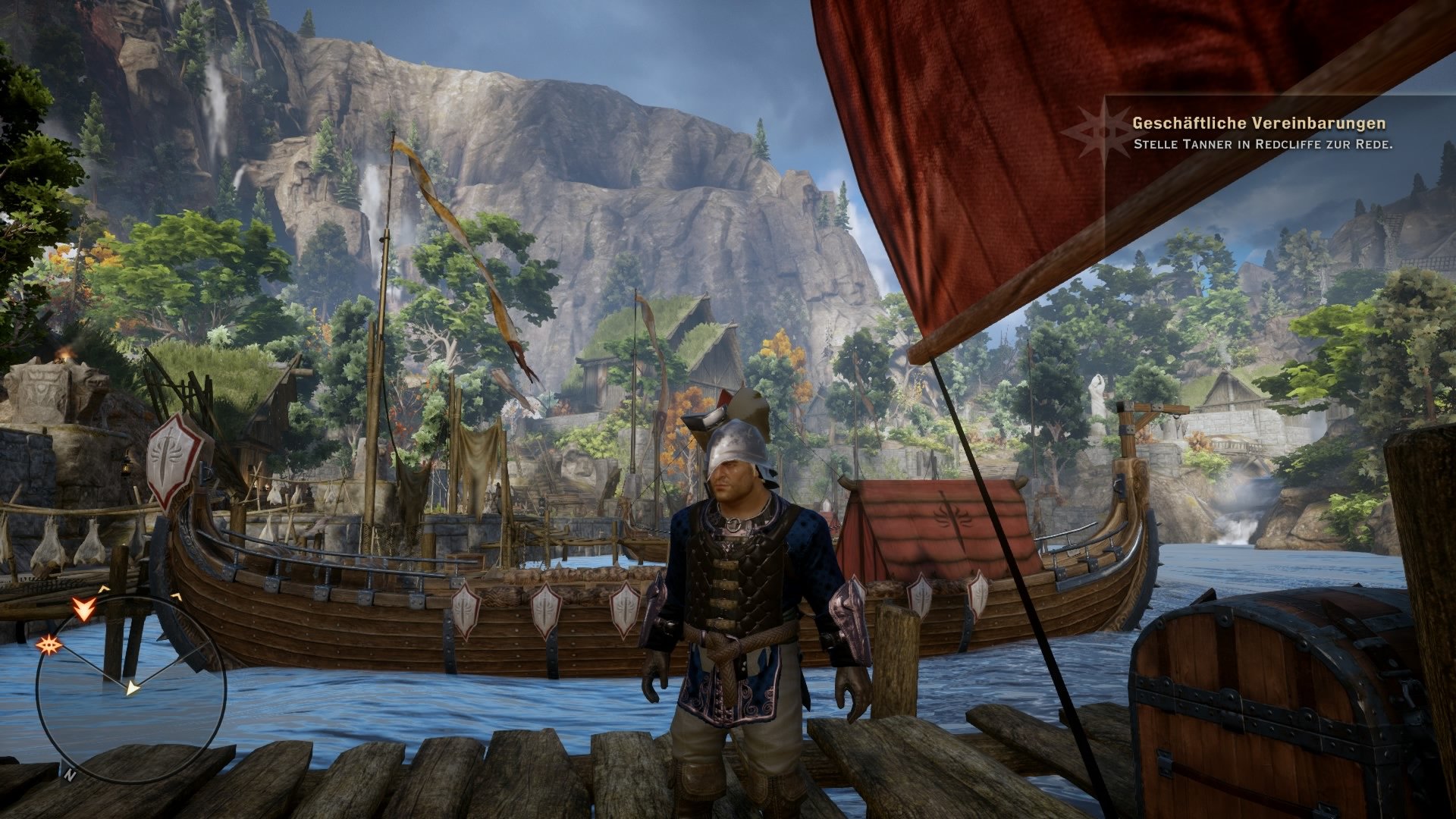Click the player direction arrow in compass center
The width and height of the screenshot is (1456, 819).
click(132, 688)
